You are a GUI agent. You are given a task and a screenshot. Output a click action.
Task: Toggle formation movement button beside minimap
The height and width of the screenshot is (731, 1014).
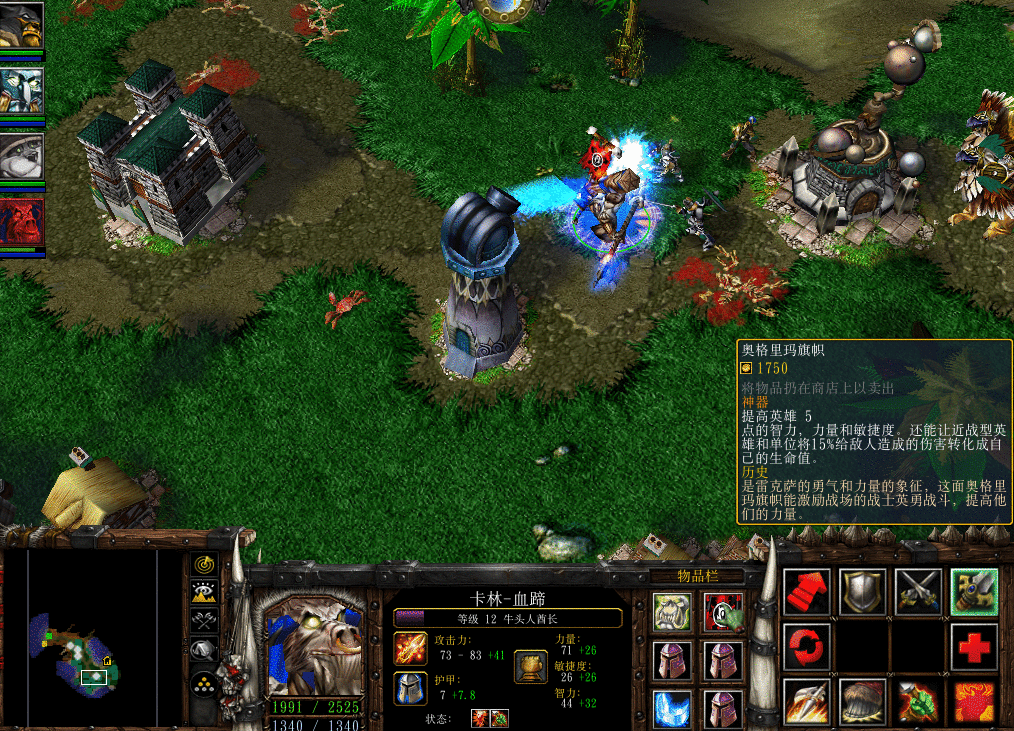[205, 686]
